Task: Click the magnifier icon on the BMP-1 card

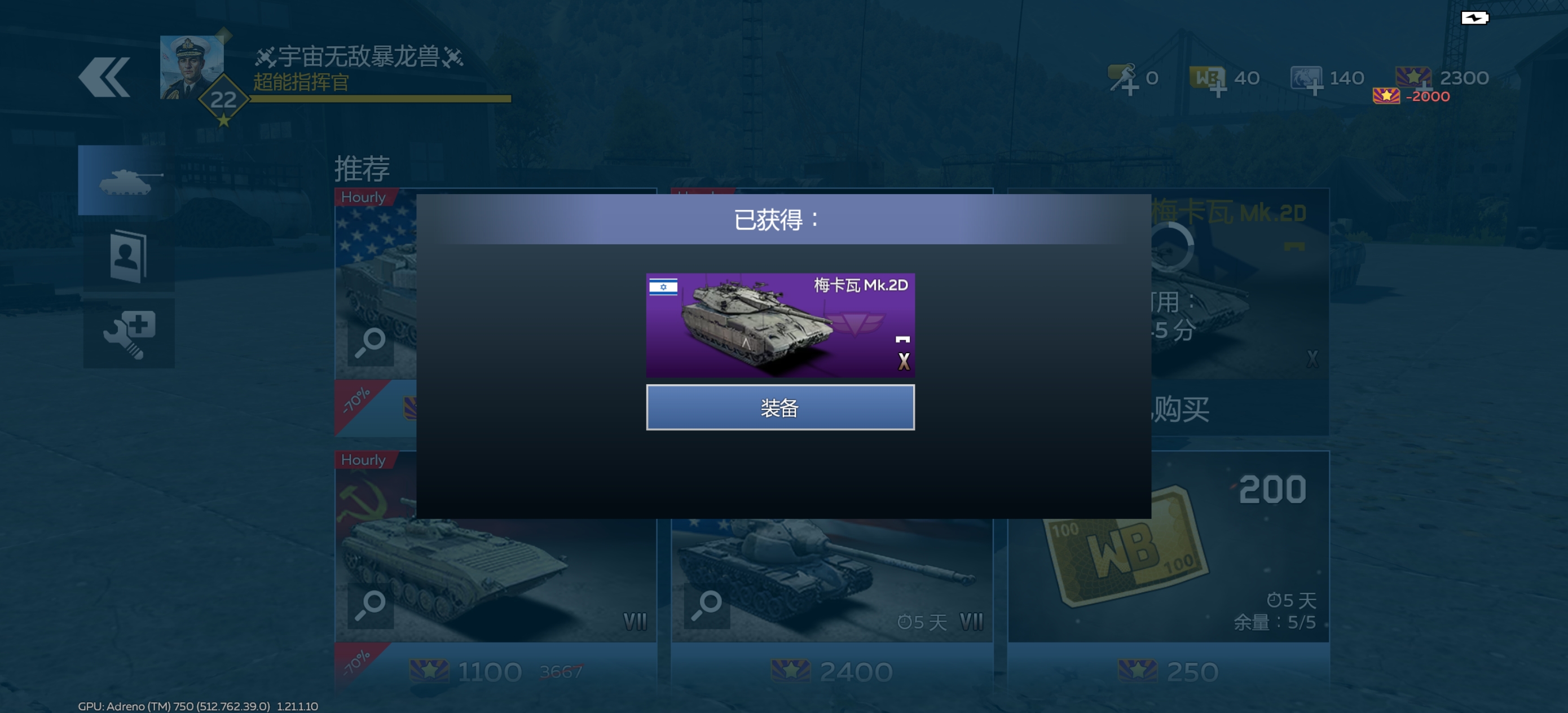Action: [371, 606]
